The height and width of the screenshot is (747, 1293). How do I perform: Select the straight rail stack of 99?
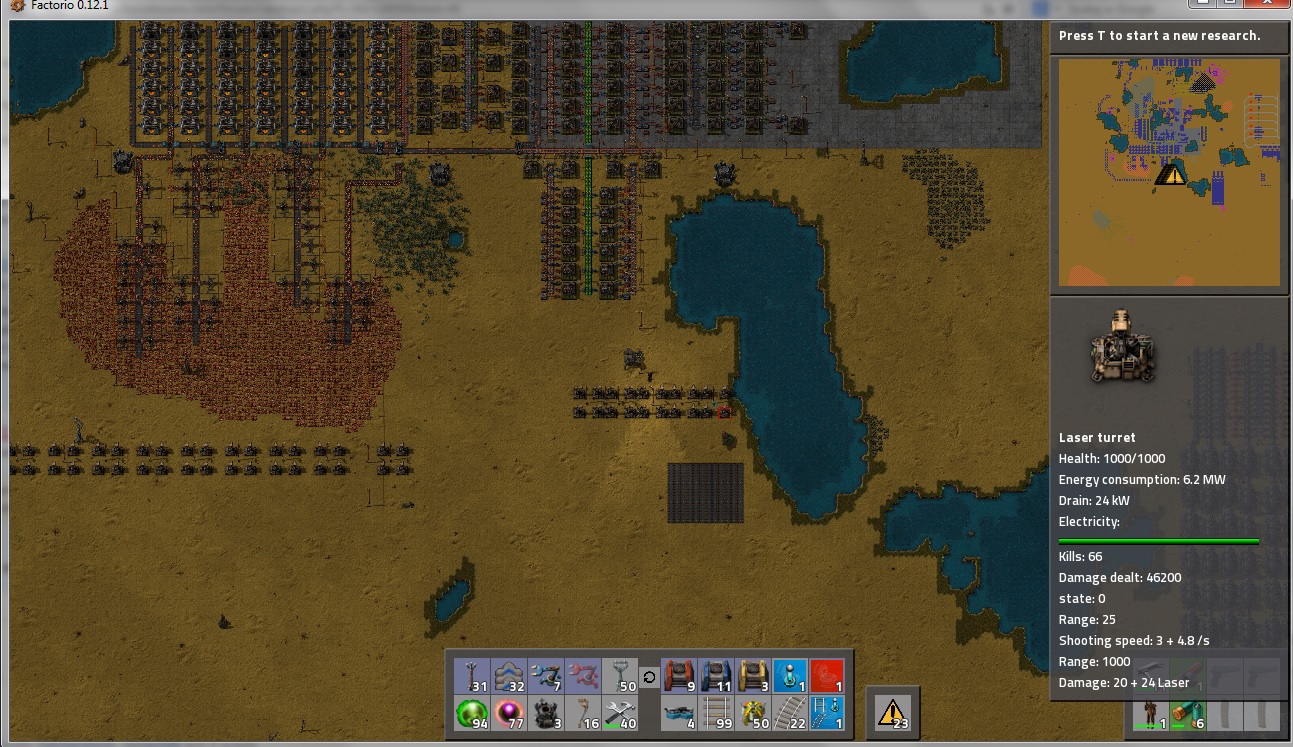tap(717, 714)
